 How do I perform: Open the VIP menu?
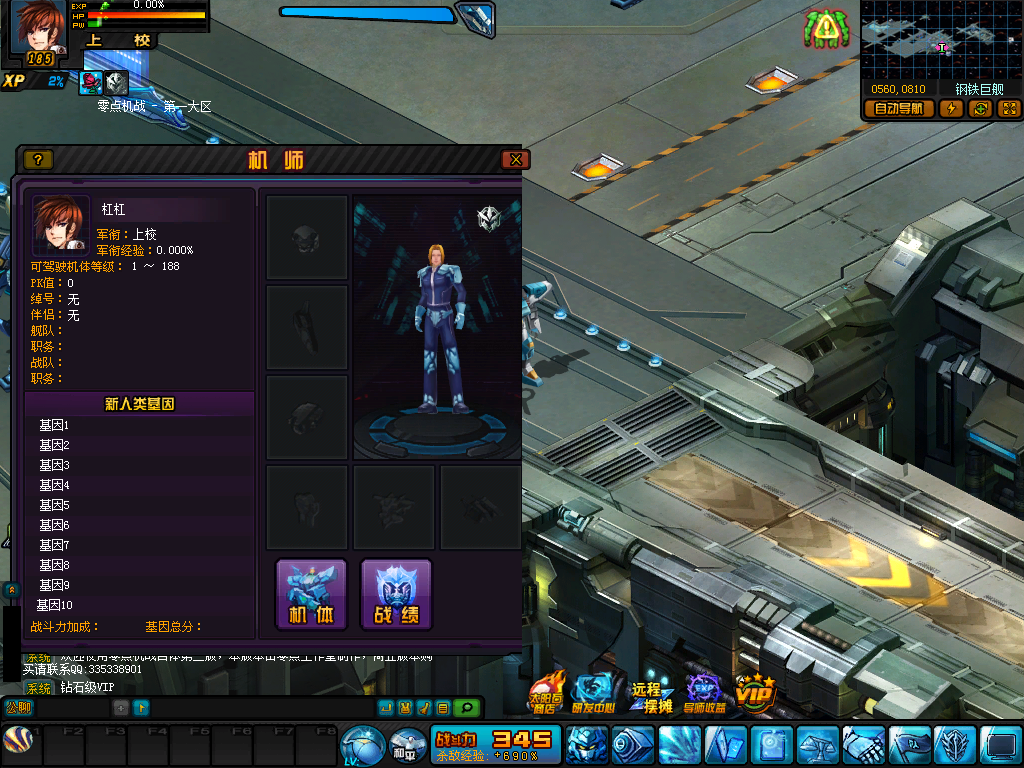[x=755, y=690]
